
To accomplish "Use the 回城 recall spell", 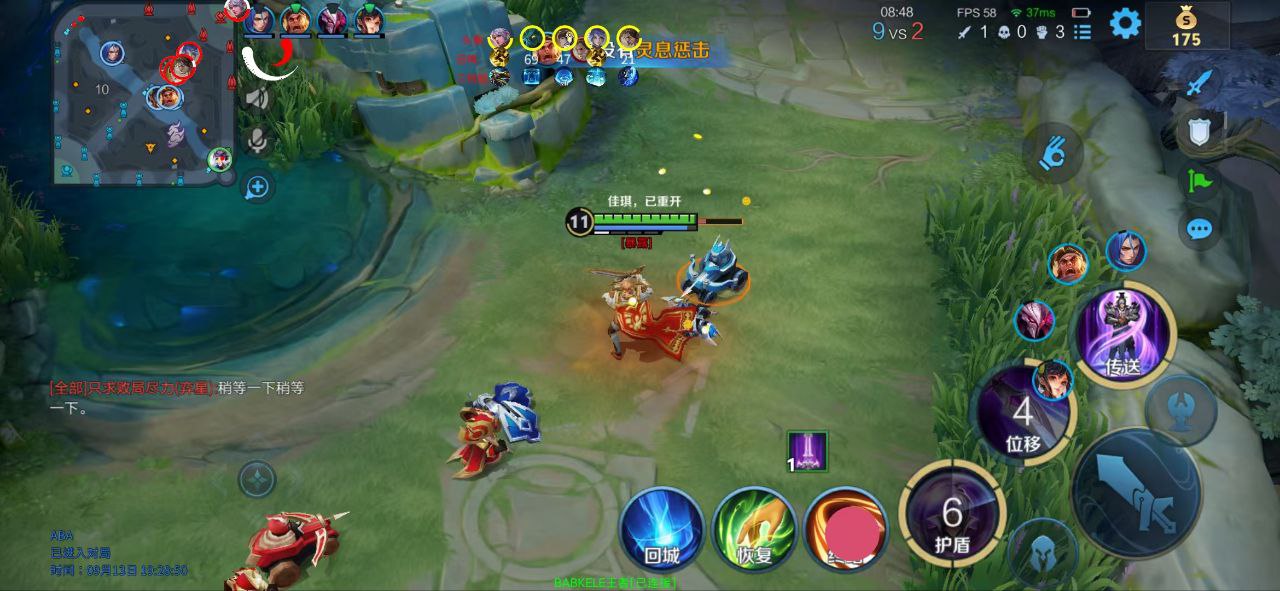I will click(661, 529).
